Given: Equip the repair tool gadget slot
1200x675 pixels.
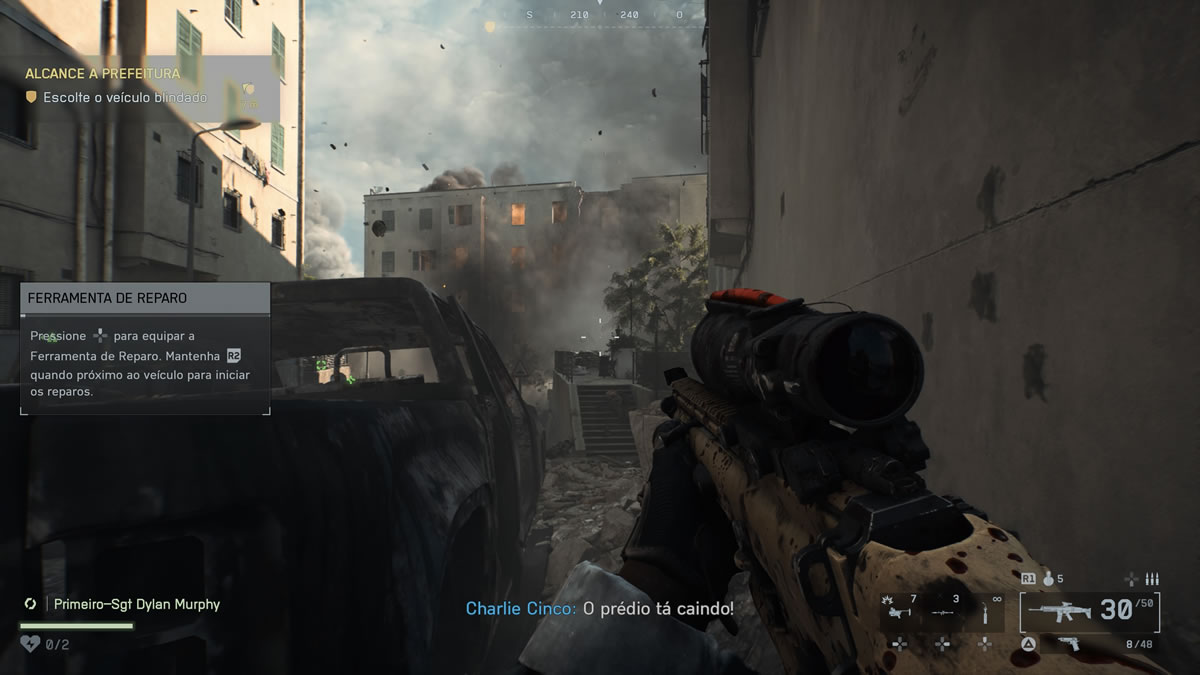Looking at the screenshot, I should [x=985, y=611].
